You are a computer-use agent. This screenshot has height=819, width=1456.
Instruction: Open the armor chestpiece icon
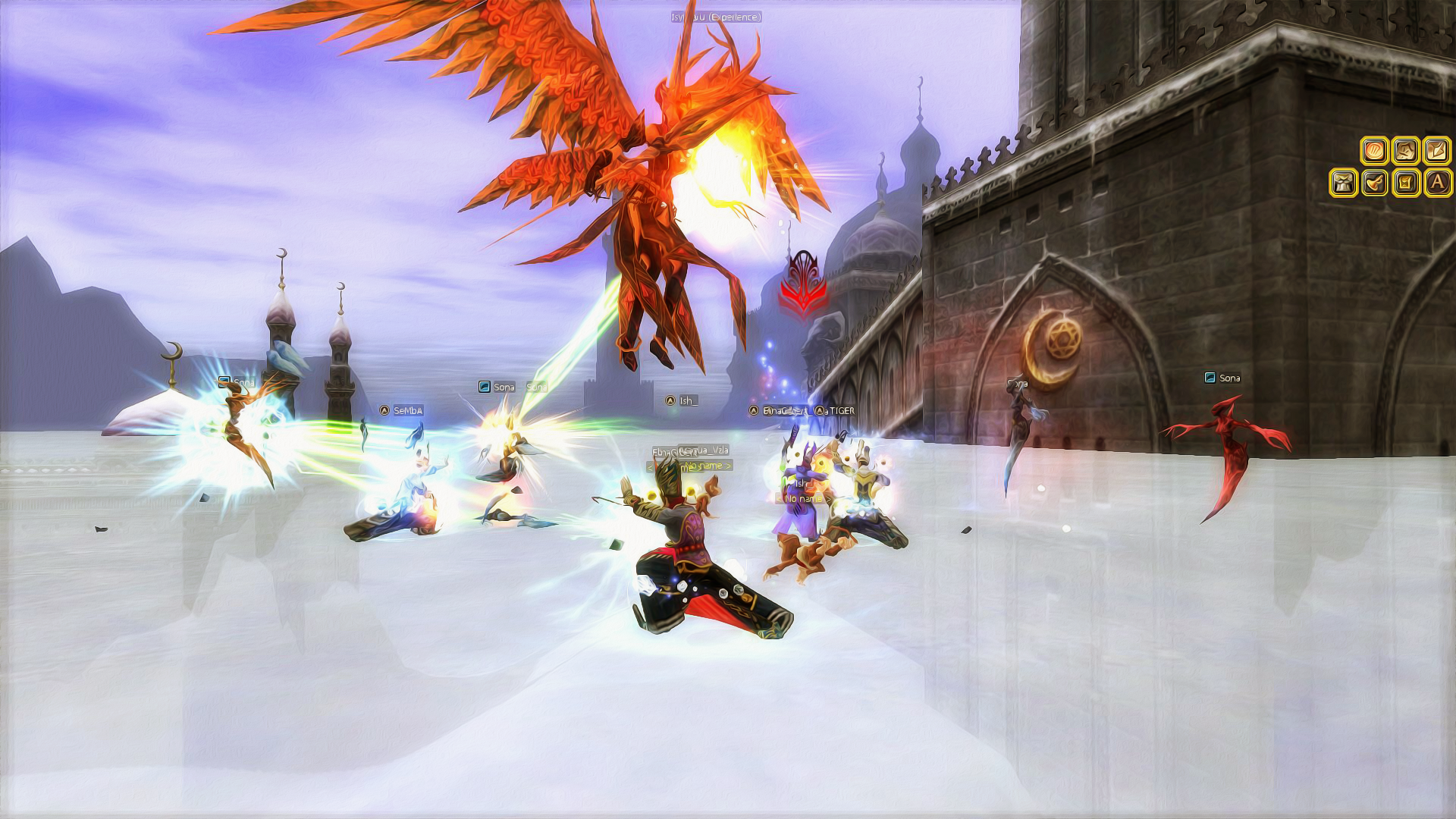point(1343,183)
